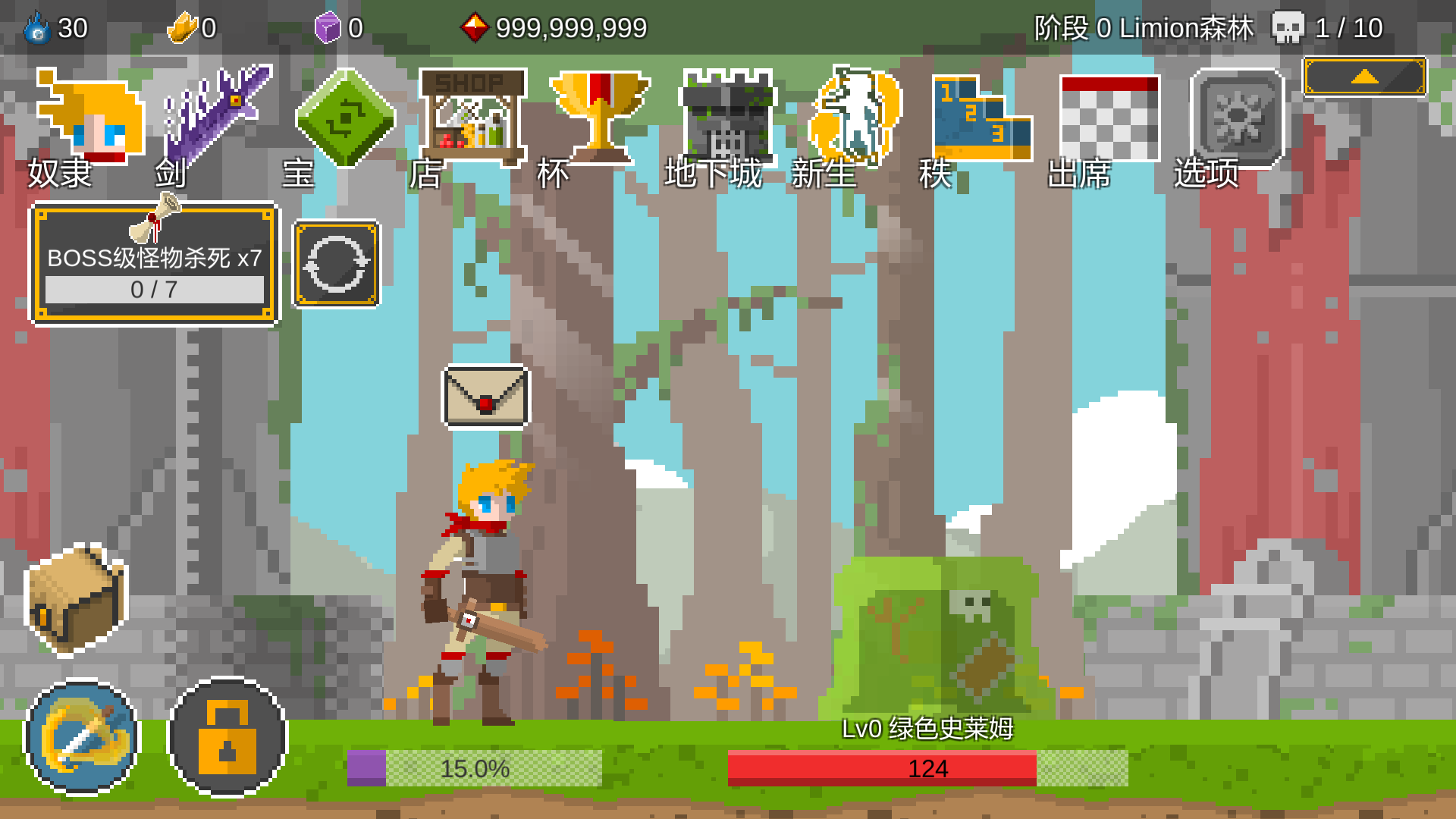Tap the locked padlock skill slot
The width and height of the screenshot is (1456, 819).
(x=227, y=737)
